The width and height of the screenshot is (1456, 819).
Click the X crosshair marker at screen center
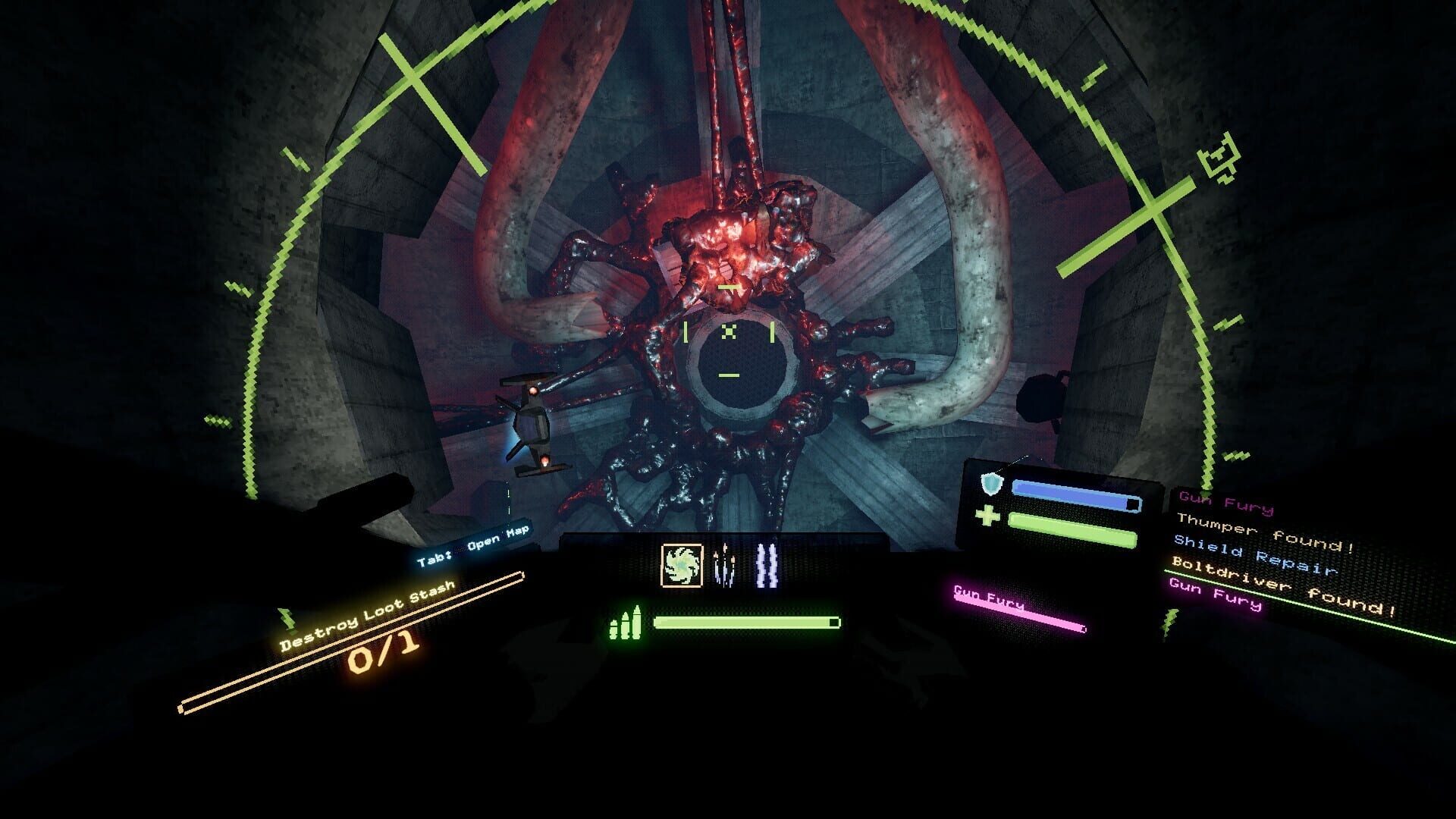(730, 331)
